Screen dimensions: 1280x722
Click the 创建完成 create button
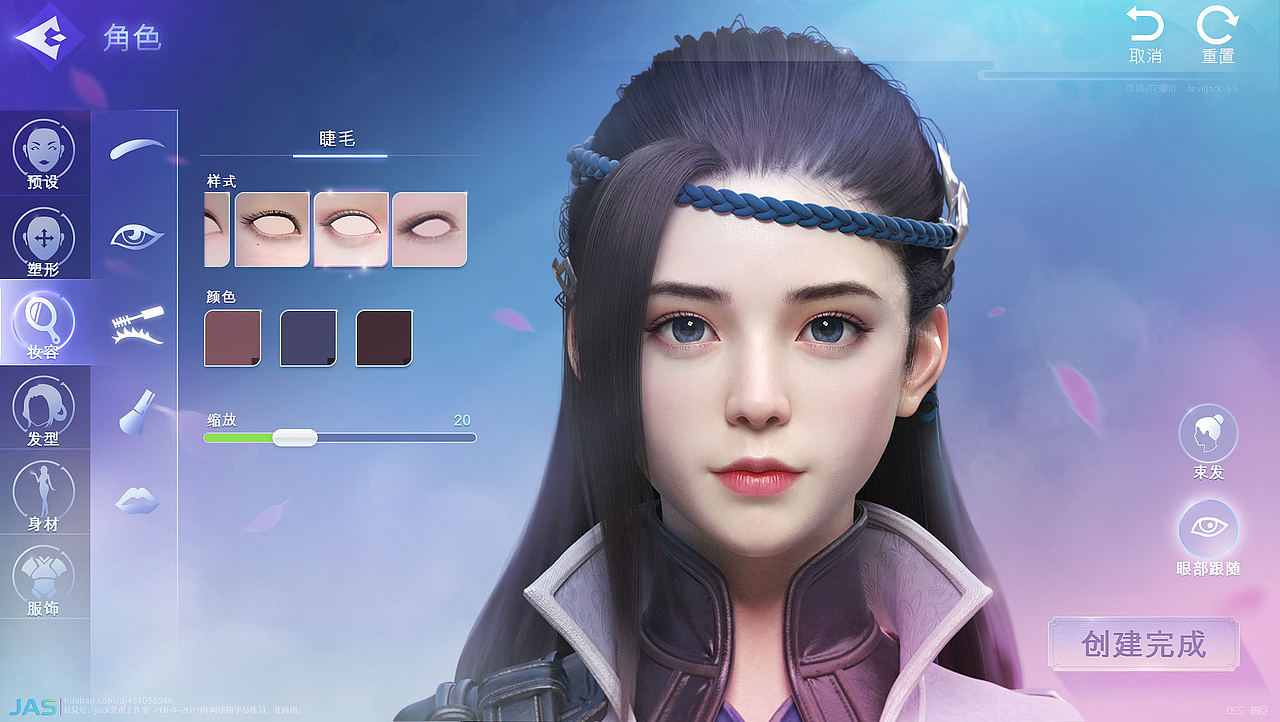[1145, 645]
